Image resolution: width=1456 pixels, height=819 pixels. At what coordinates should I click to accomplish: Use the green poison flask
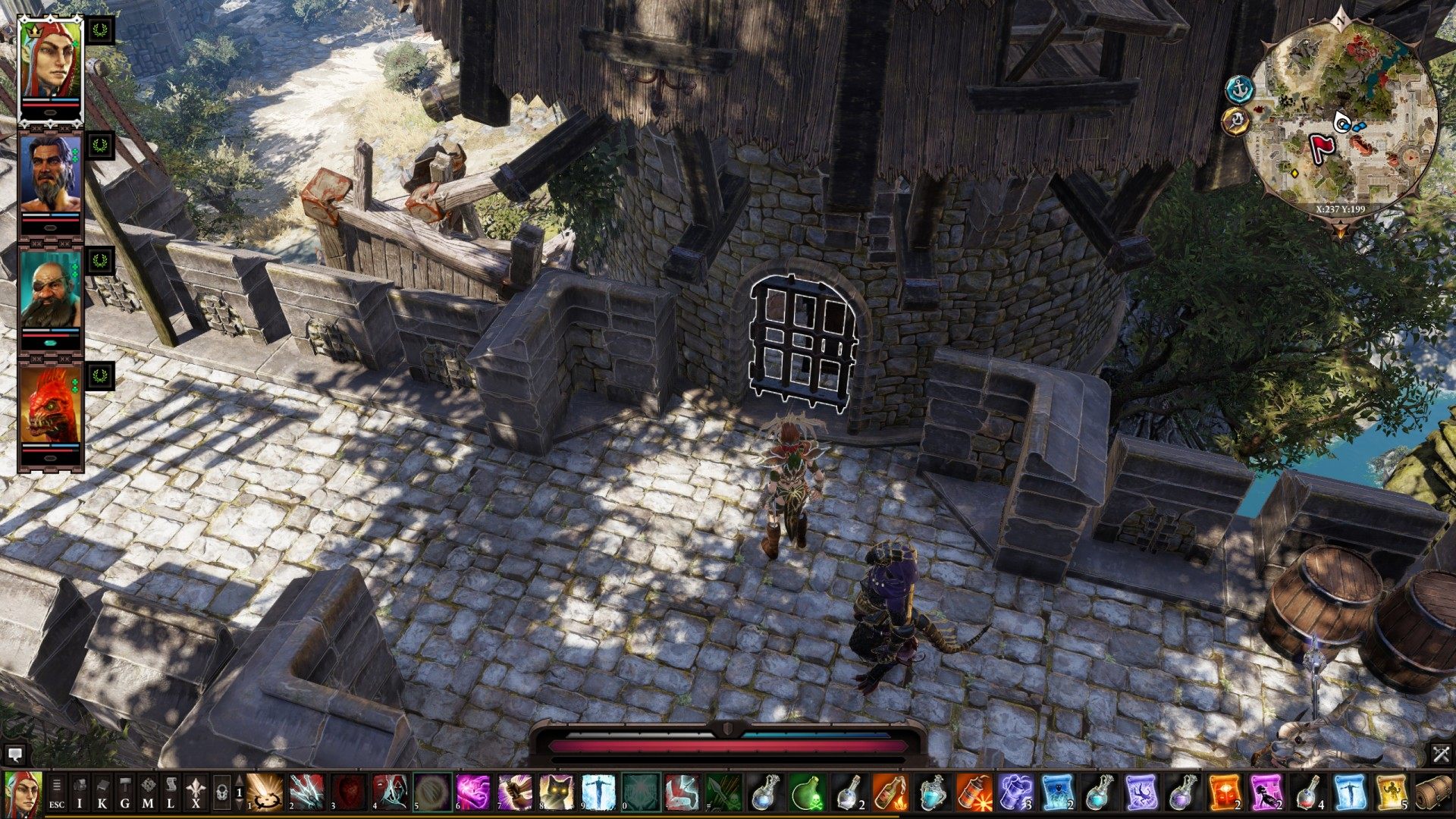[x=806, y=793]
